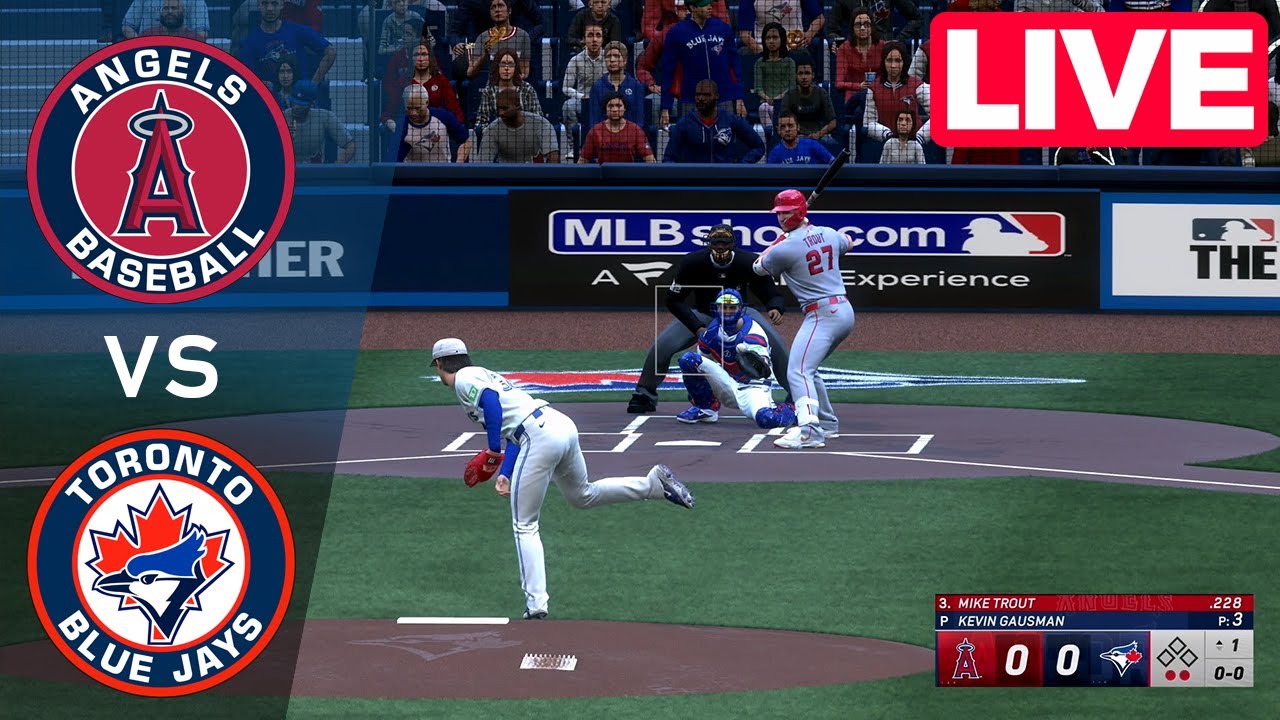
Task: Click the Angels halo logo on the scoreboard
Action: (966, 660)
